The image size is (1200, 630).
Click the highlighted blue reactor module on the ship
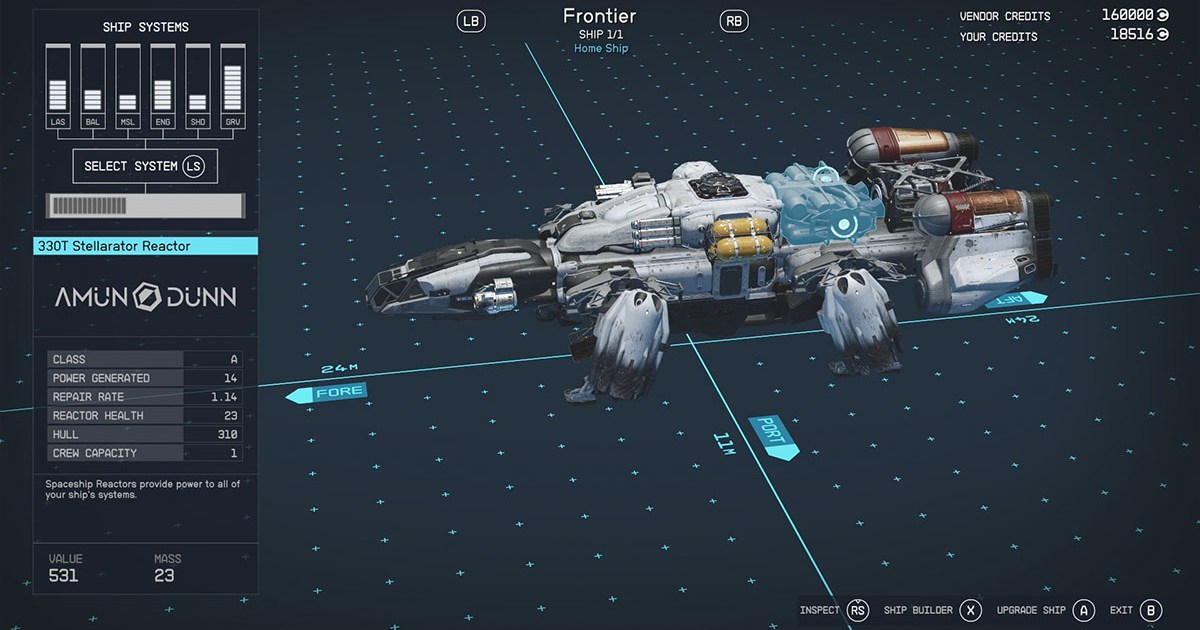point(827,205)
